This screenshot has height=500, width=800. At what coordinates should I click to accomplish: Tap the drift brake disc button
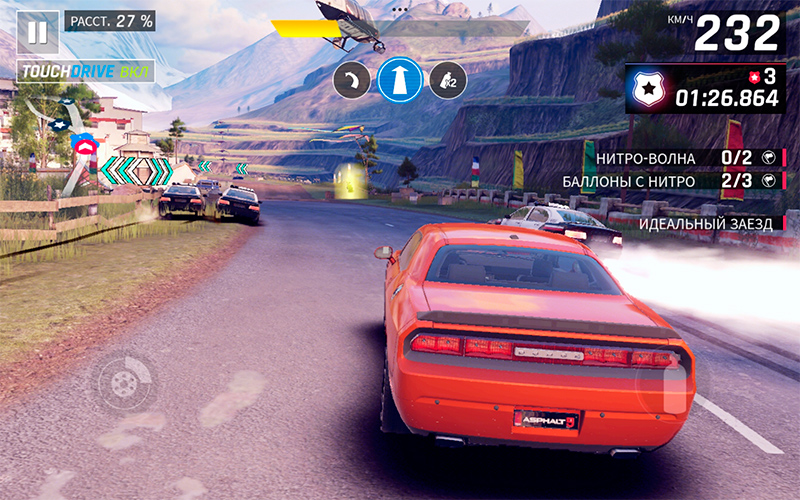coord(125,383)
